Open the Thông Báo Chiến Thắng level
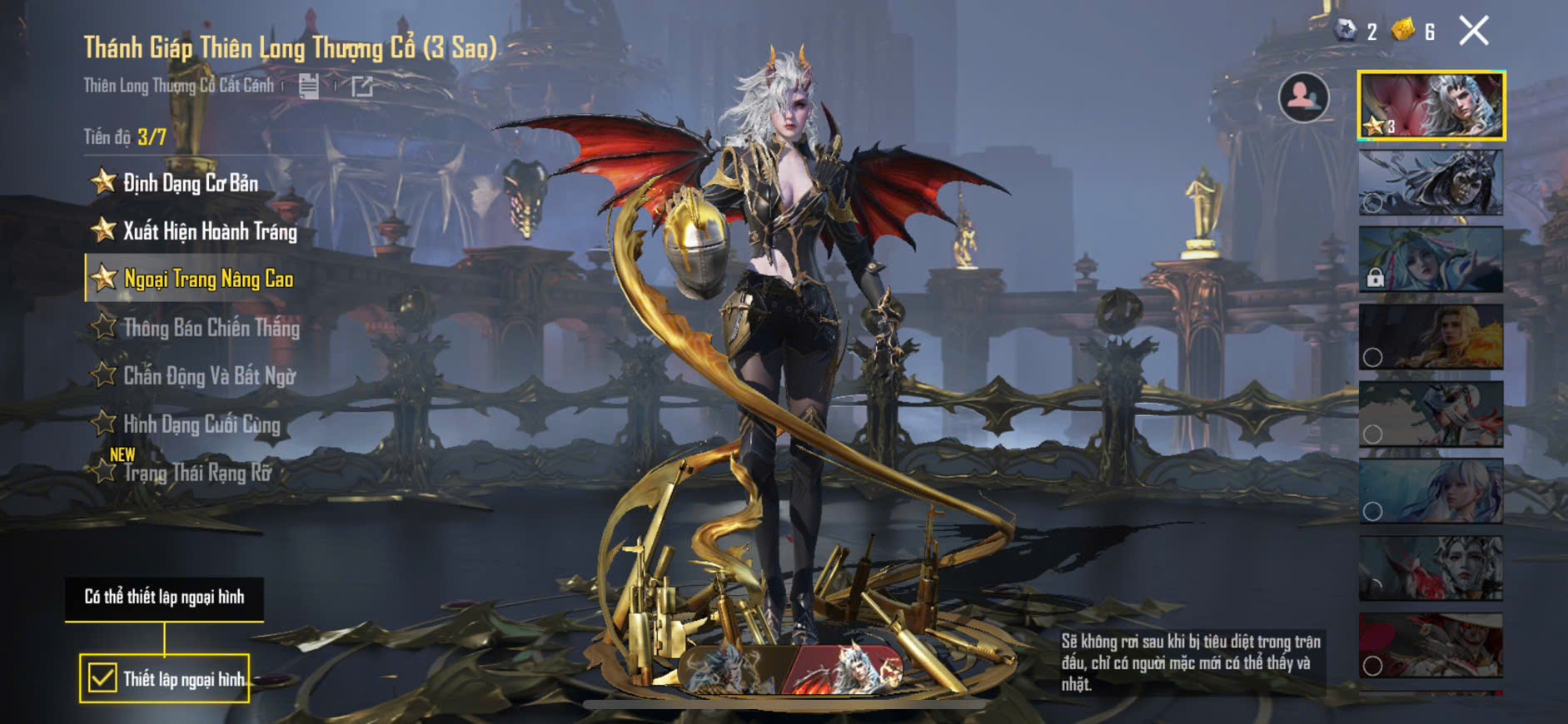Image resolution: width=1568 pixels, height=724 pixels. (x=211, y=328)
